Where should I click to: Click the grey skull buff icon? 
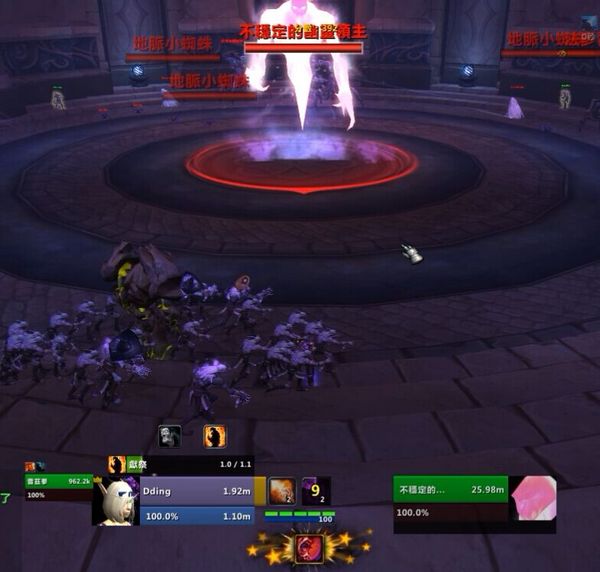tap(170, 436)
